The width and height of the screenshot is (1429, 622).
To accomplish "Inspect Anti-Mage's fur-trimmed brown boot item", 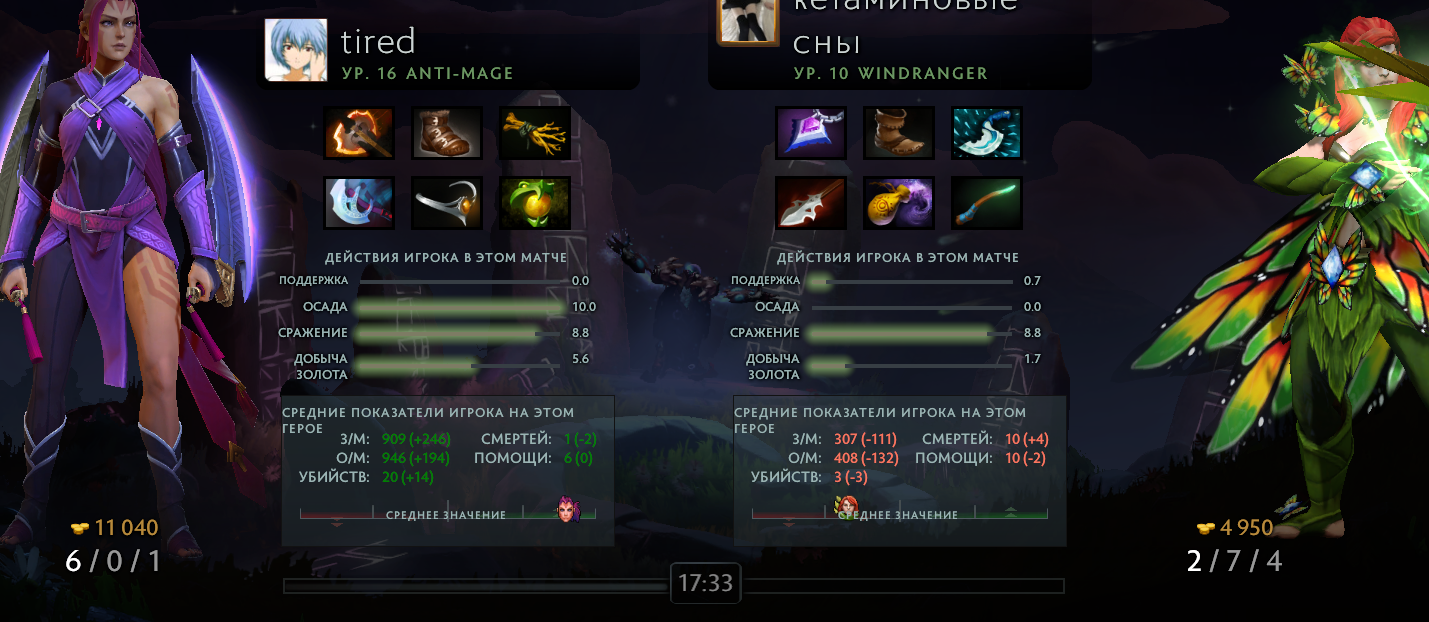I will 447,133.
